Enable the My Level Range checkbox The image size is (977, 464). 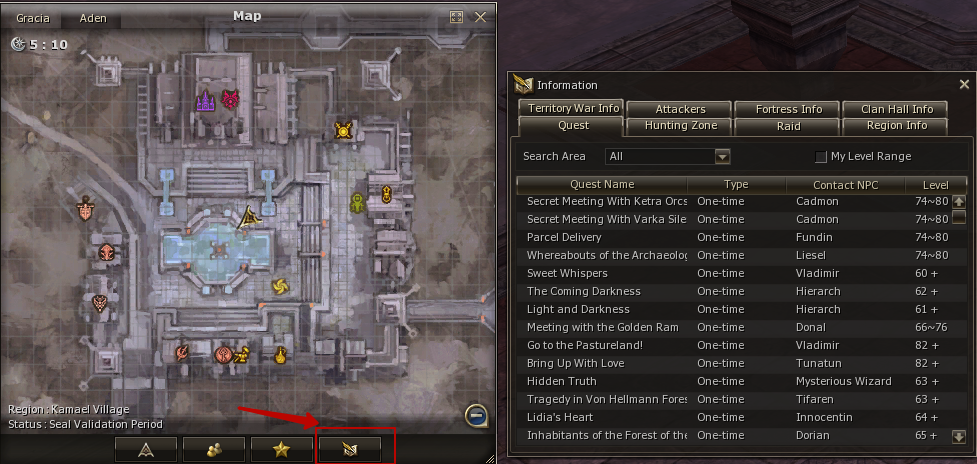point(821,157)
